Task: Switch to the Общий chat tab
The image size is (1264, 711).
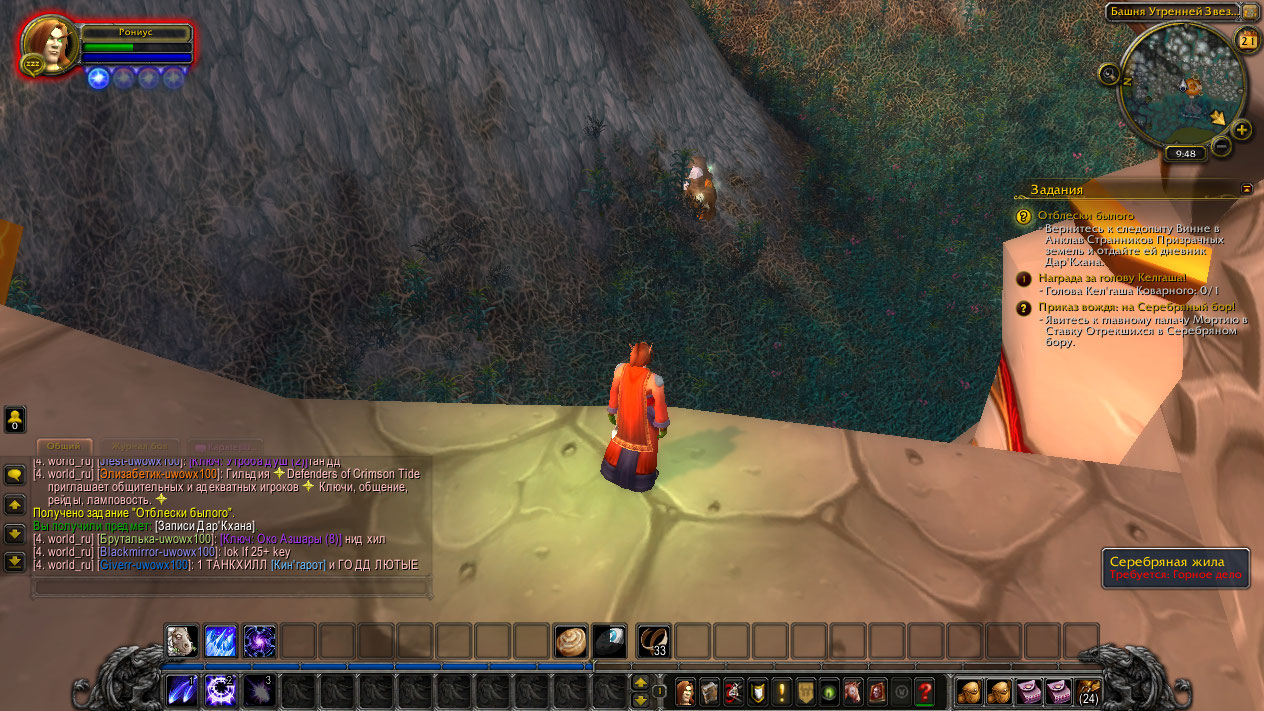Action: pyautogui.click(x=64, y=446)
